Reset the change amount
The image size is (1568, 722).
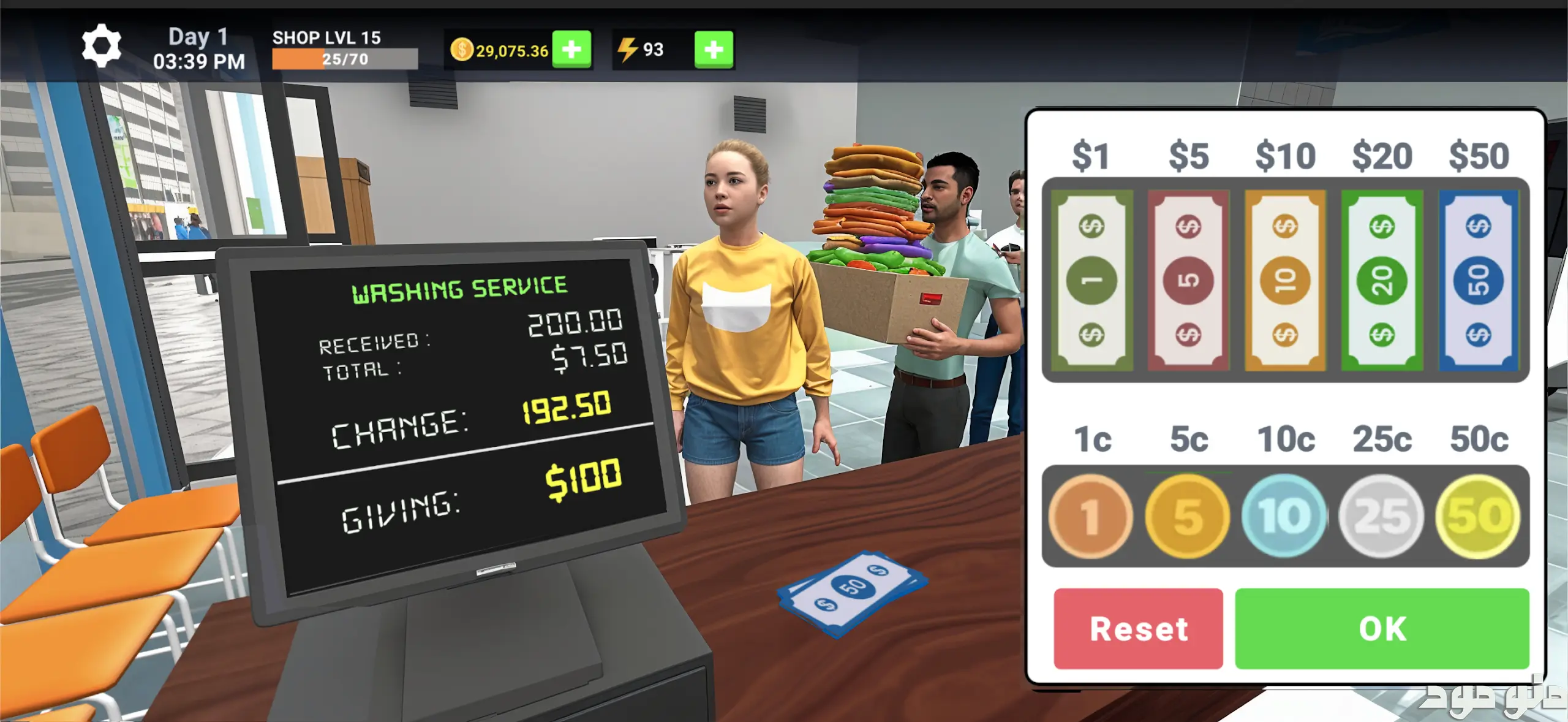pos(1138,629)
